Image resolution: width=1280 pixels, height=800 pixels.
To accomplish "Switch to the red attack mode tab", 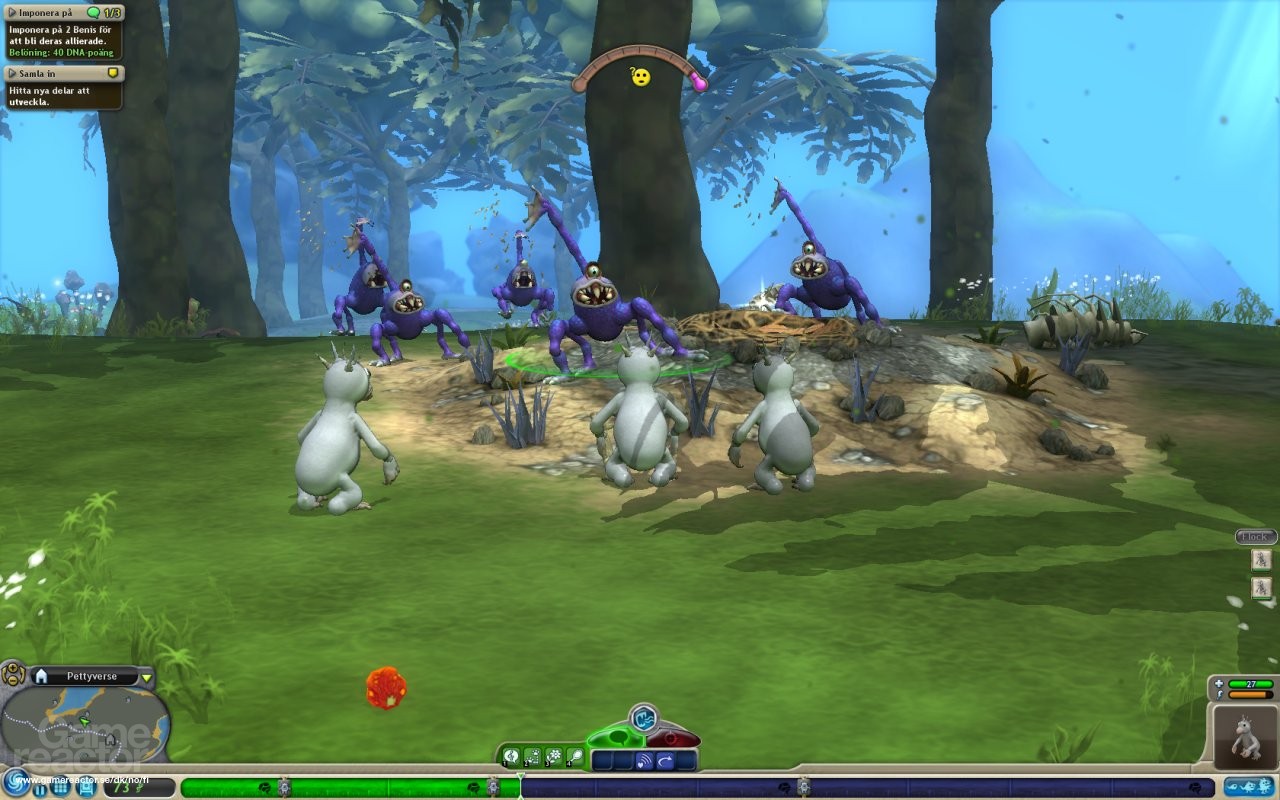I will click(672, 738).
